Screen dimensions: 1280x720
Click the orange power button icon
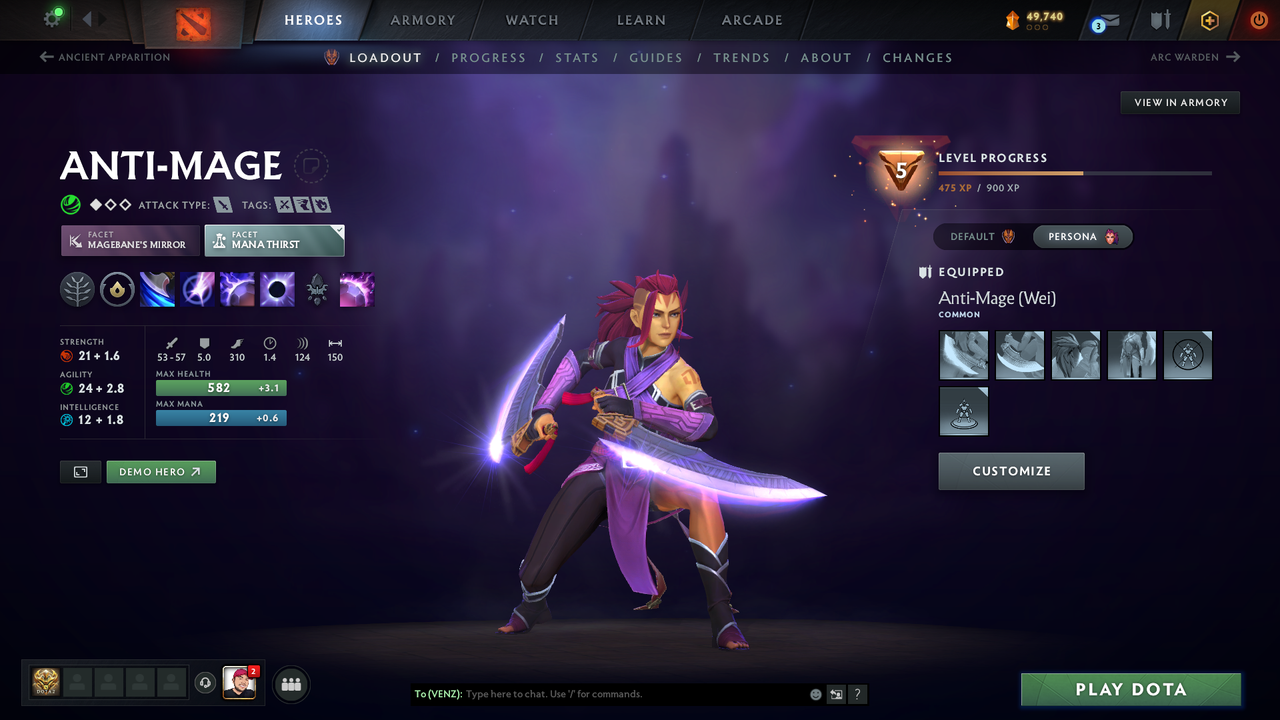point(1257,20)
